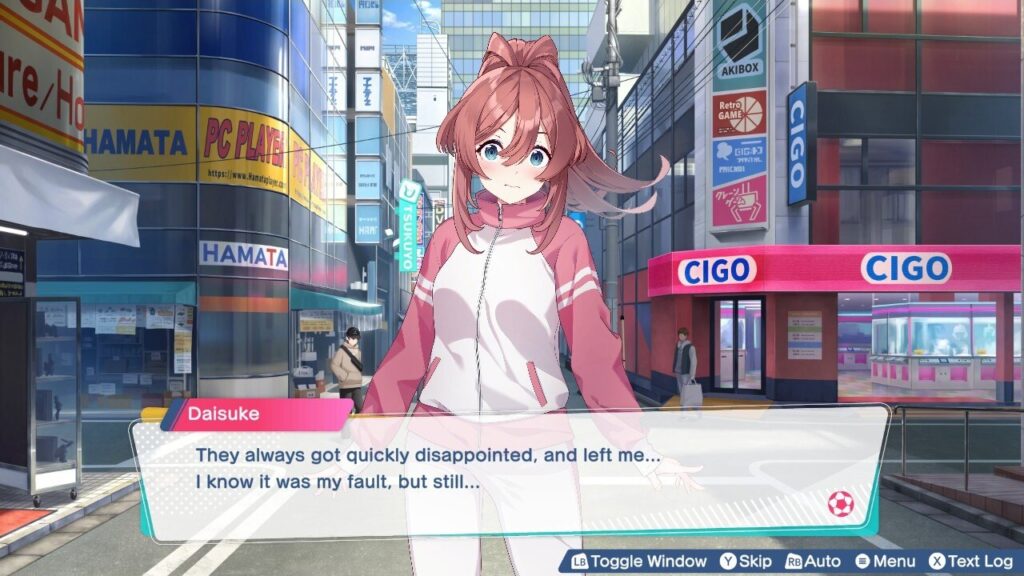Open the Menu from the bottom bar
Viewport: 1024px width, 576px height.
(885, 562)
